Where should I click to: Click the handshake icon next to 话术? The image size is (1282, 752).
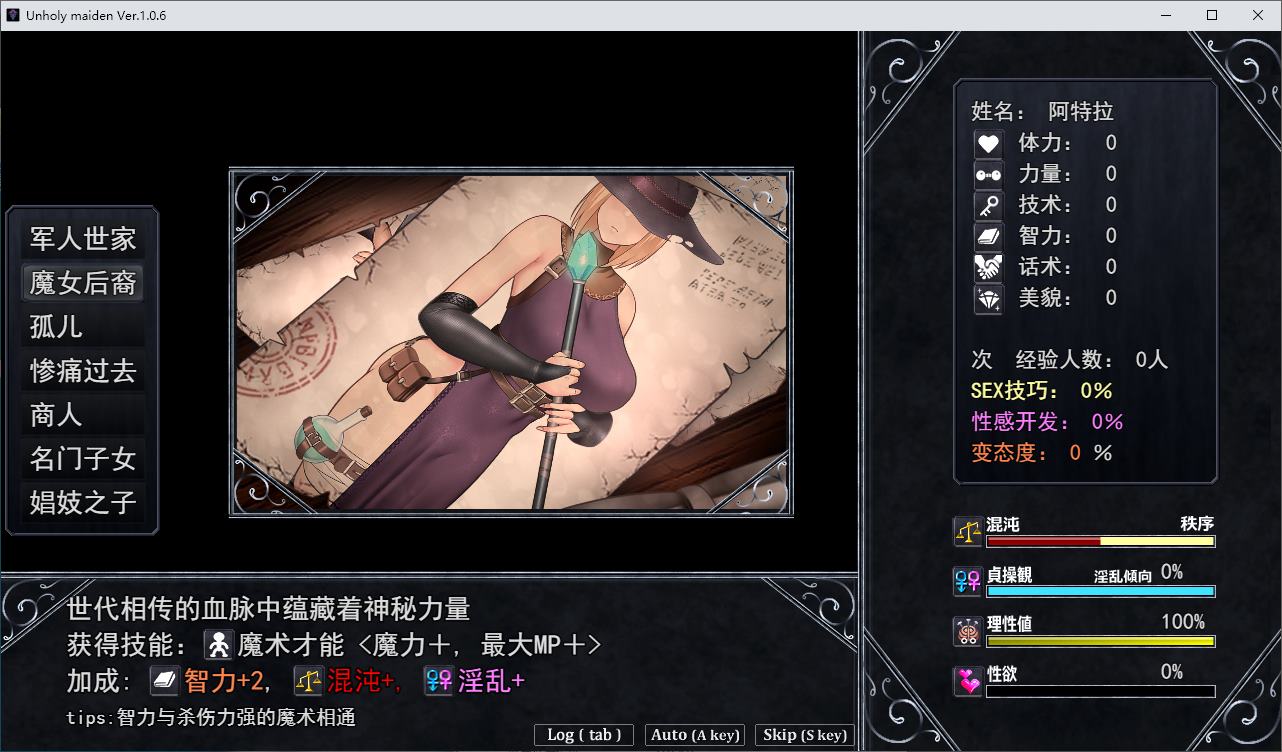988,266
